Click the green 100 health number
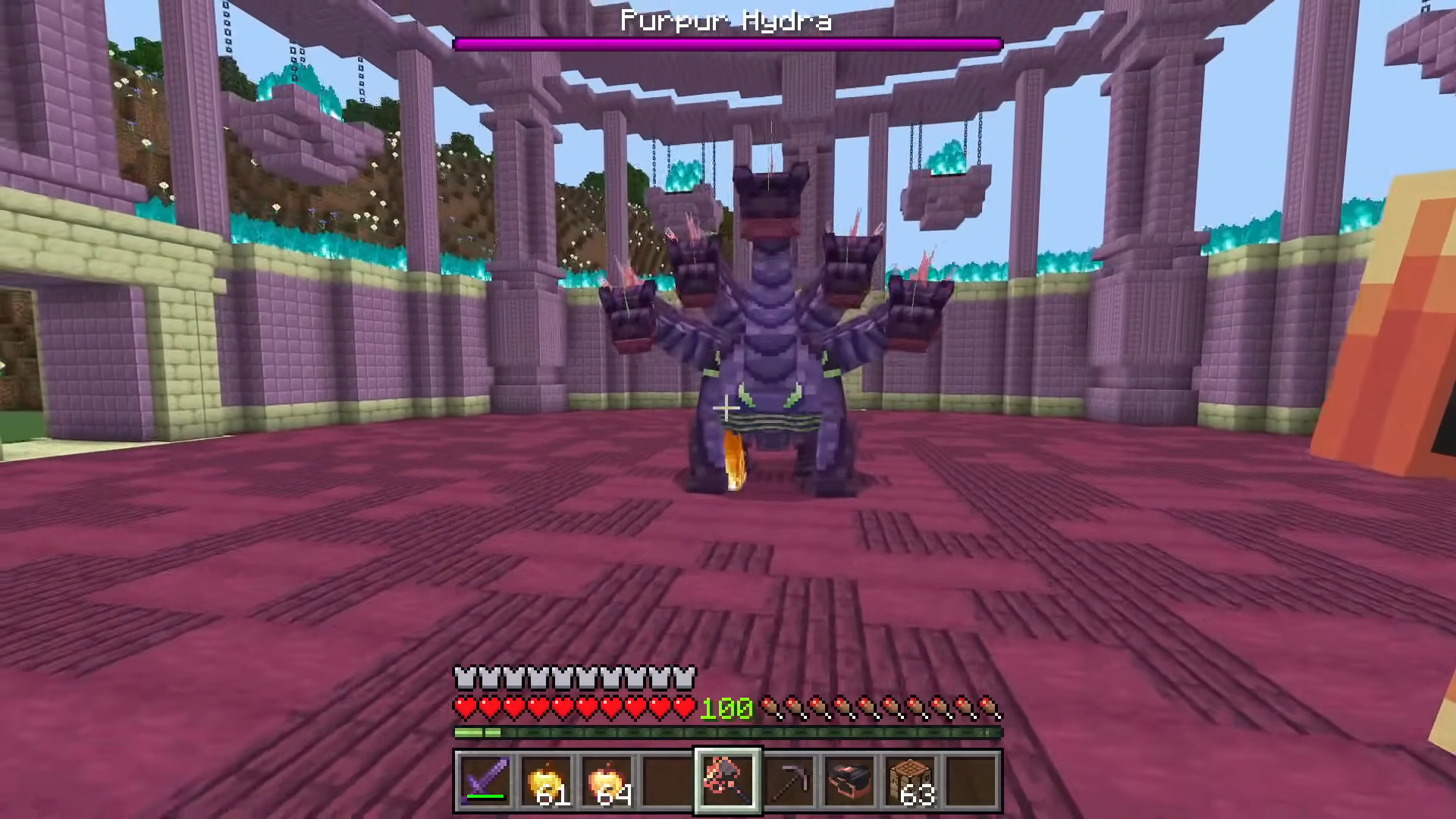Viewport: 1456px width, 819px height. point(726,708)
